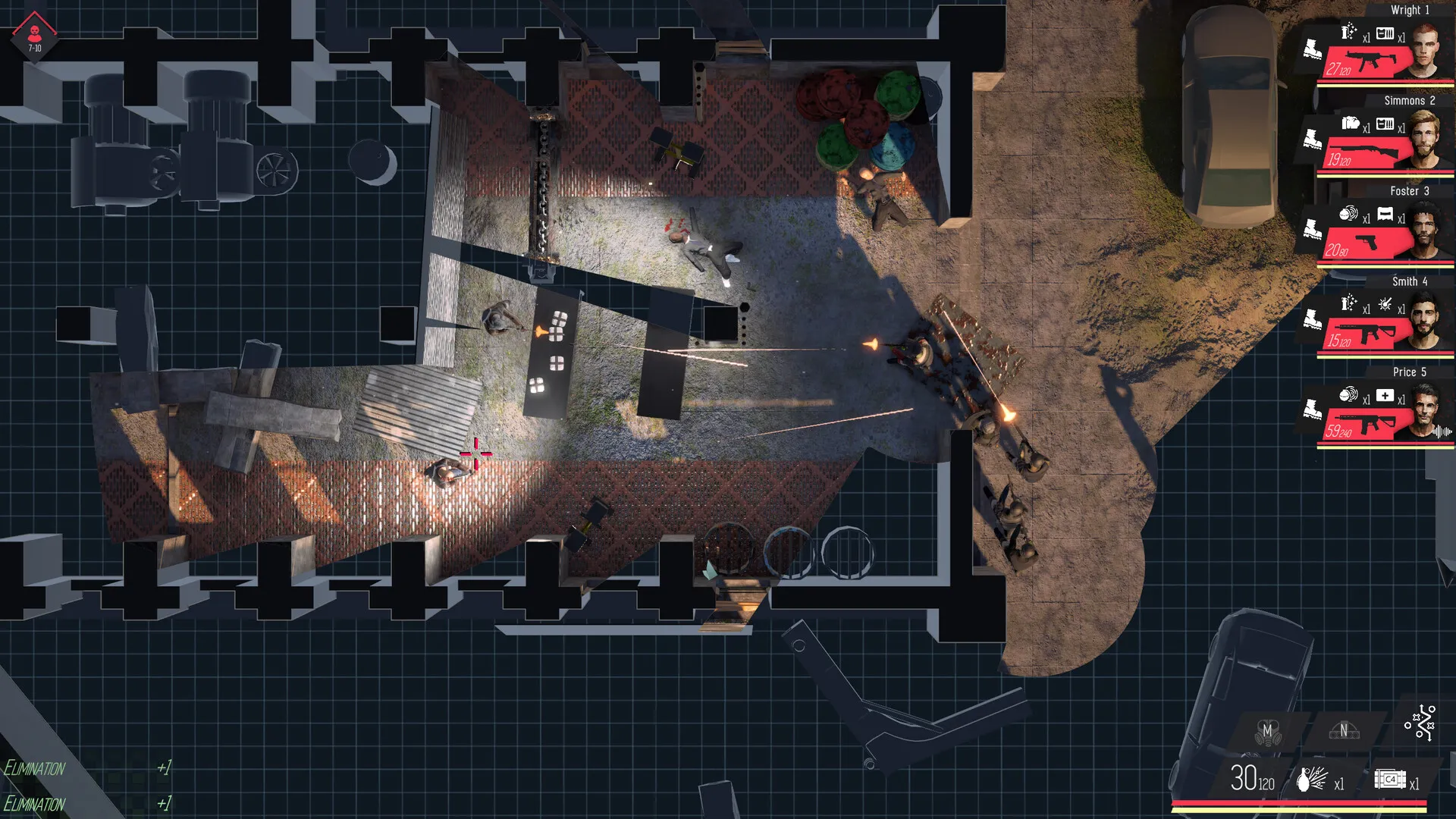Toggle the night vision goggles slot
The width and height of the screenshot is (1456, 819).
(1343, 731)
